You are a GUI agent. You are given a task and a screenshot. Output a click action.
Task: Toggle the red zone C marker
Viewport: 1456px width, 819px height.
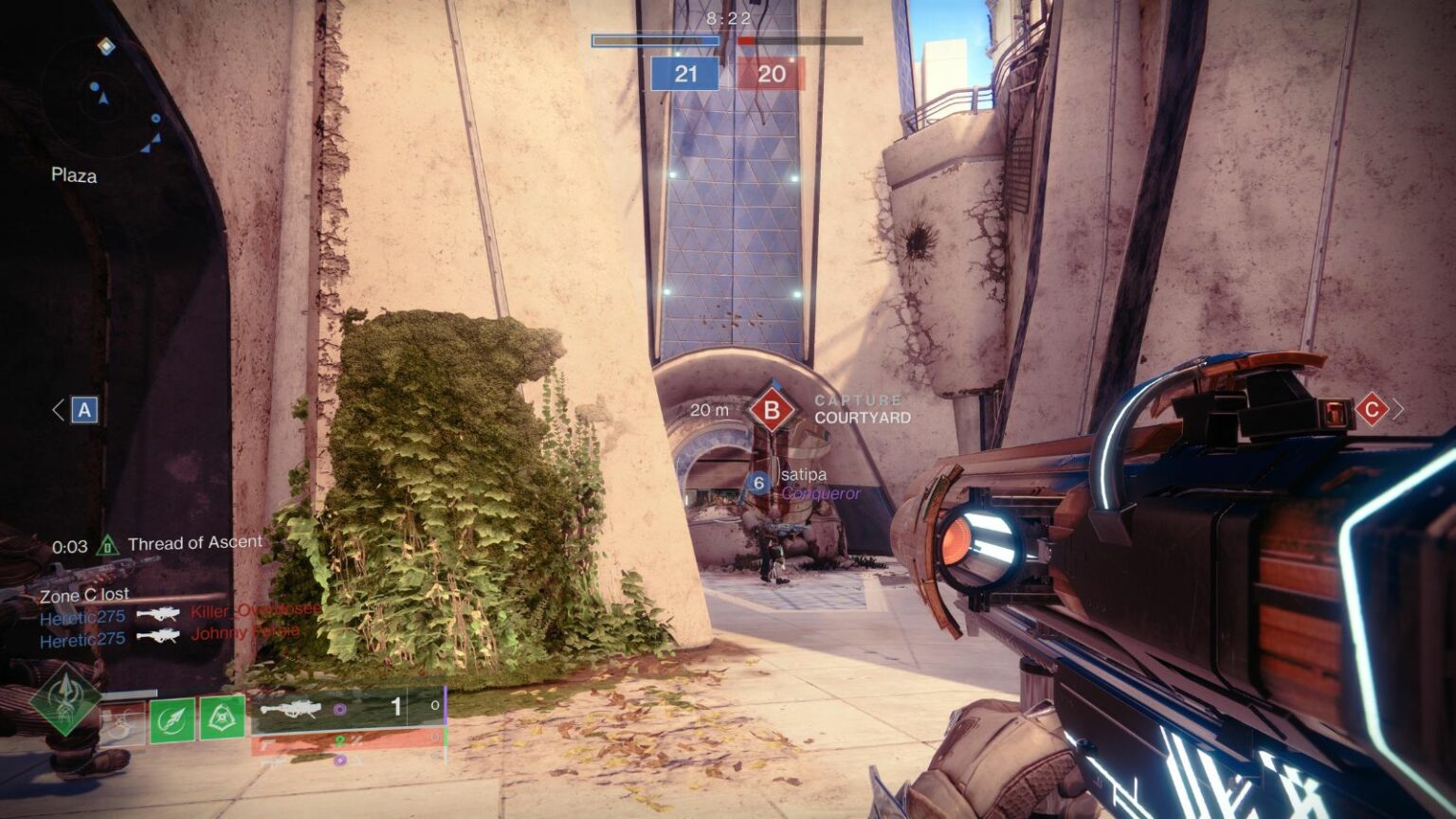click(1372, 408)
